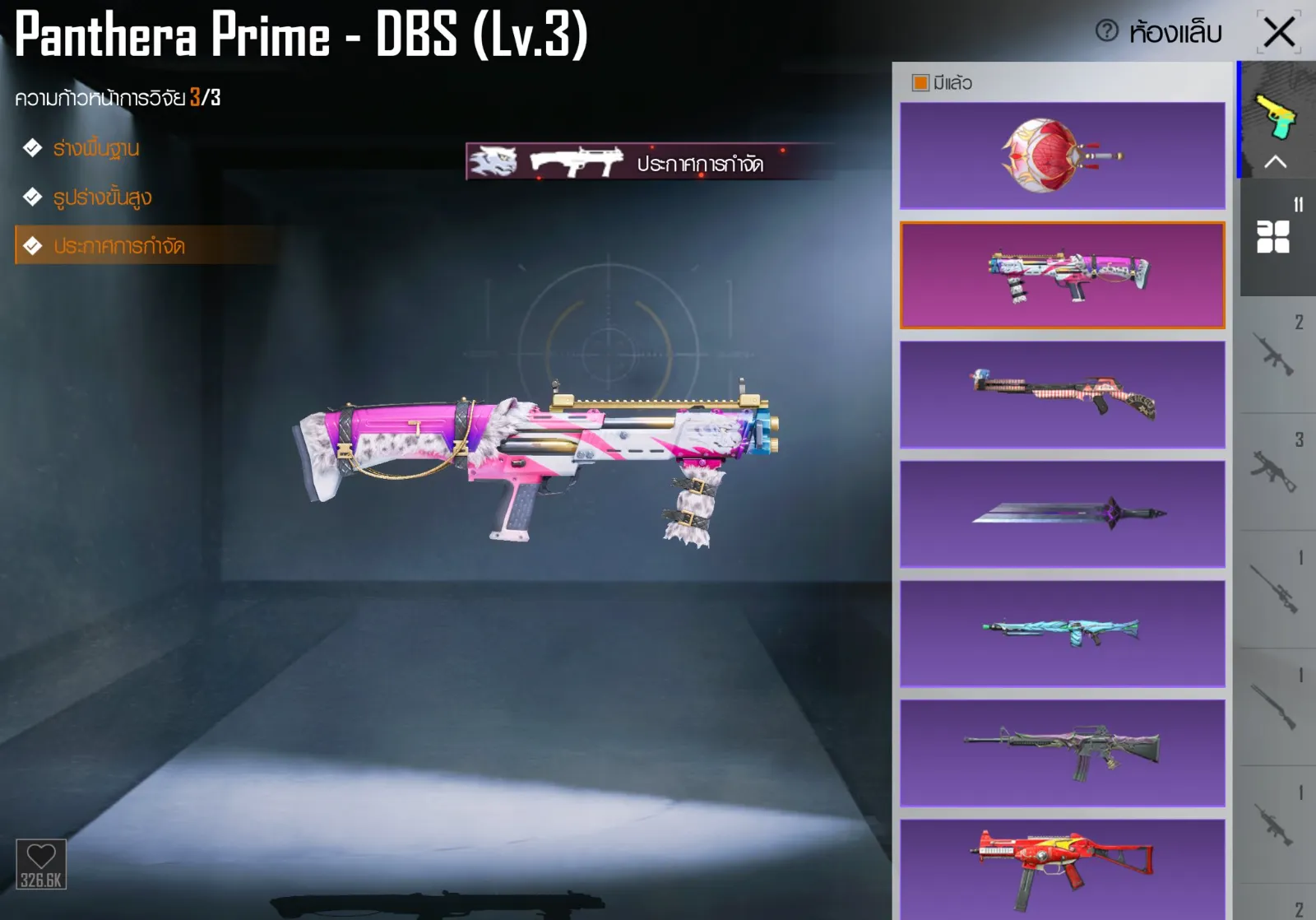
Task: Choose the รูปร่างขั้นสูง advanced form entry
Action: [x=102, y=197]
